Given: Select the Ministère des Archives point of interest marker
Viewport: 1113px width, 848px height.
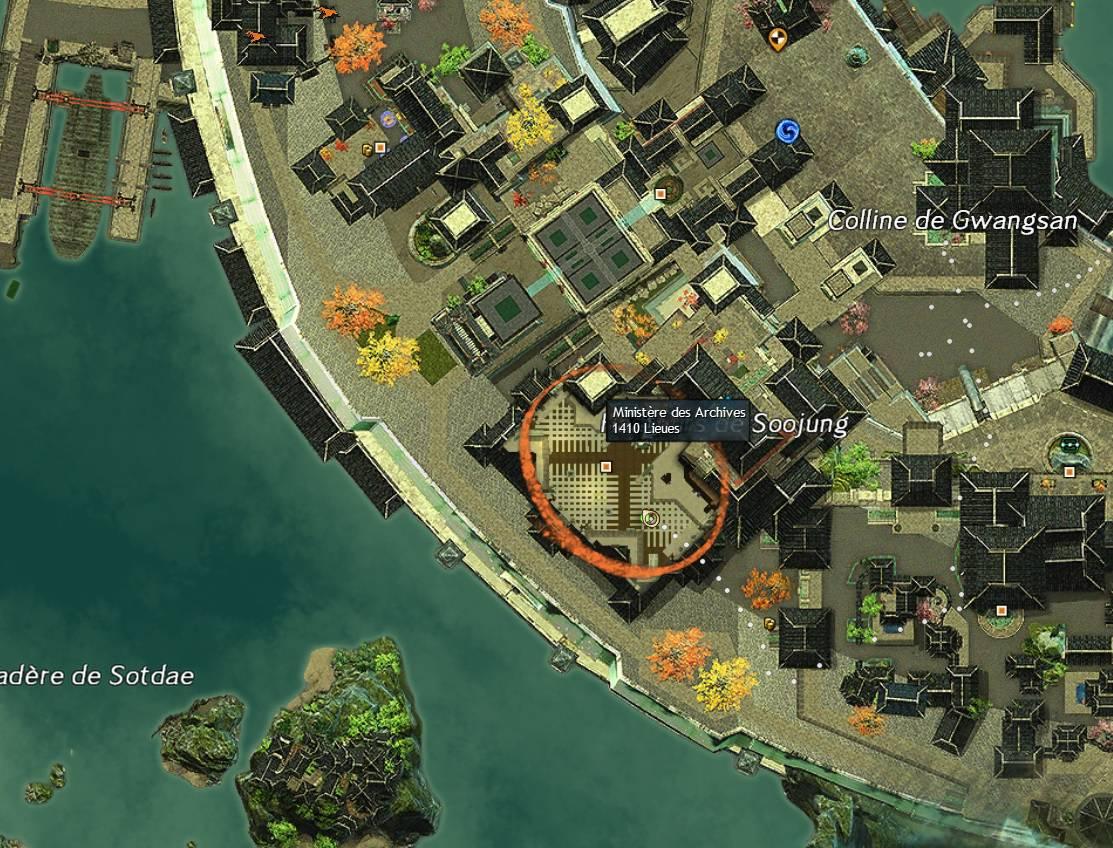Looking at the screenshot, I should (605, 466).
